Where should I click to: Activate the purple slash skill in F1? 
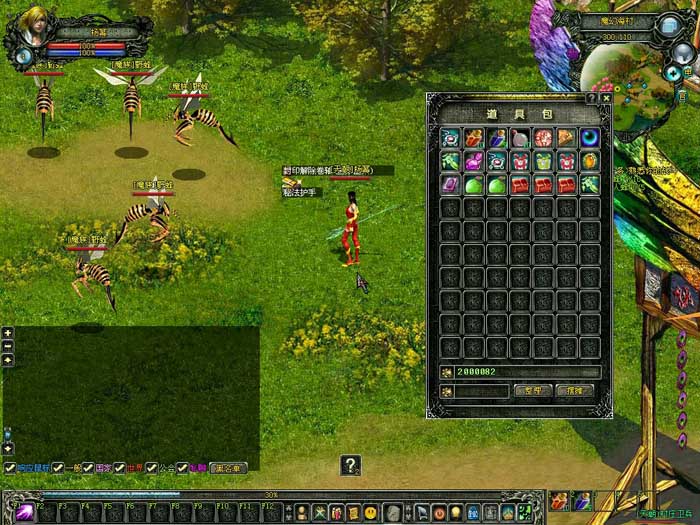tap(23, 512)
